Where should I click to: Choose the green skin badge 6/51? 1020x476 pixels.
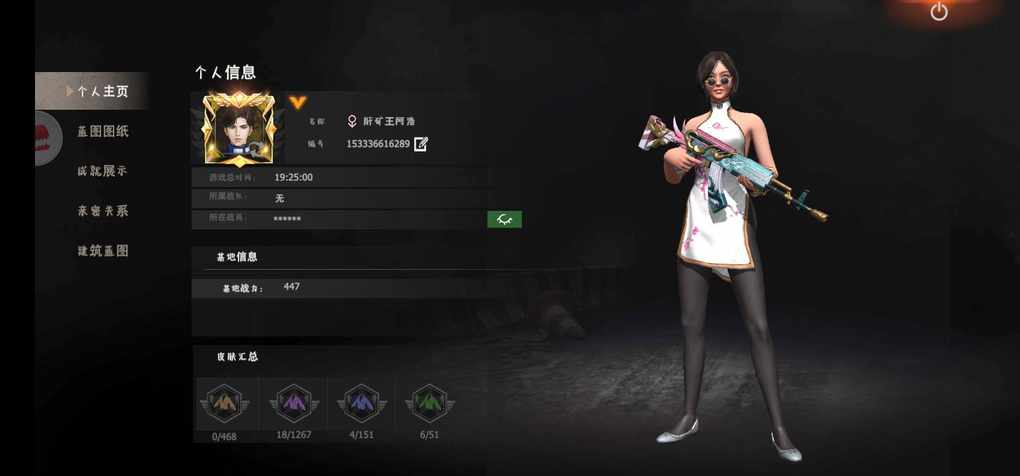click(430, 403)
